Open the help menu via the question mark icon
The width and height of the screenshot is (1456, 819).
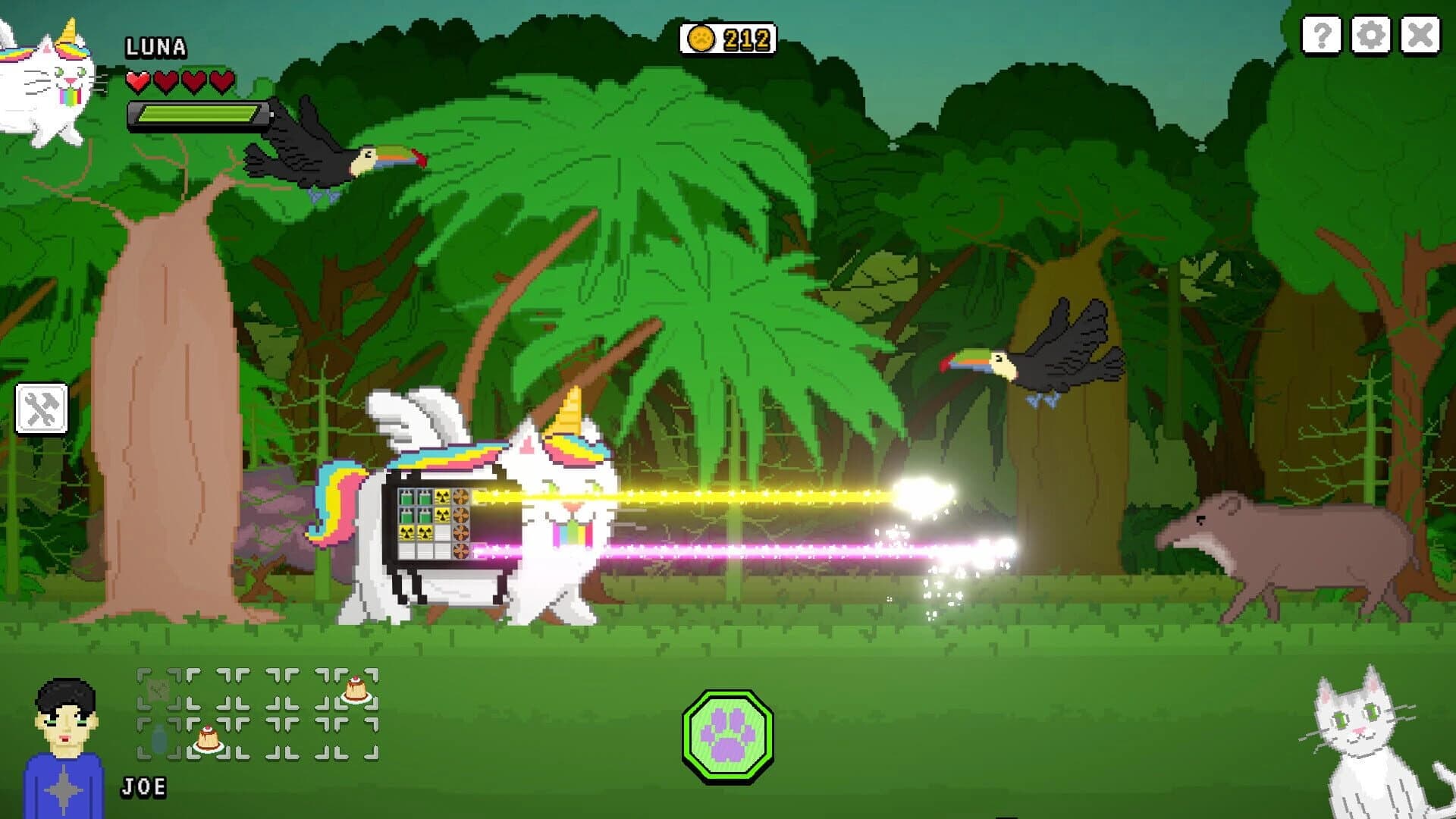[x=1321, y=34]
